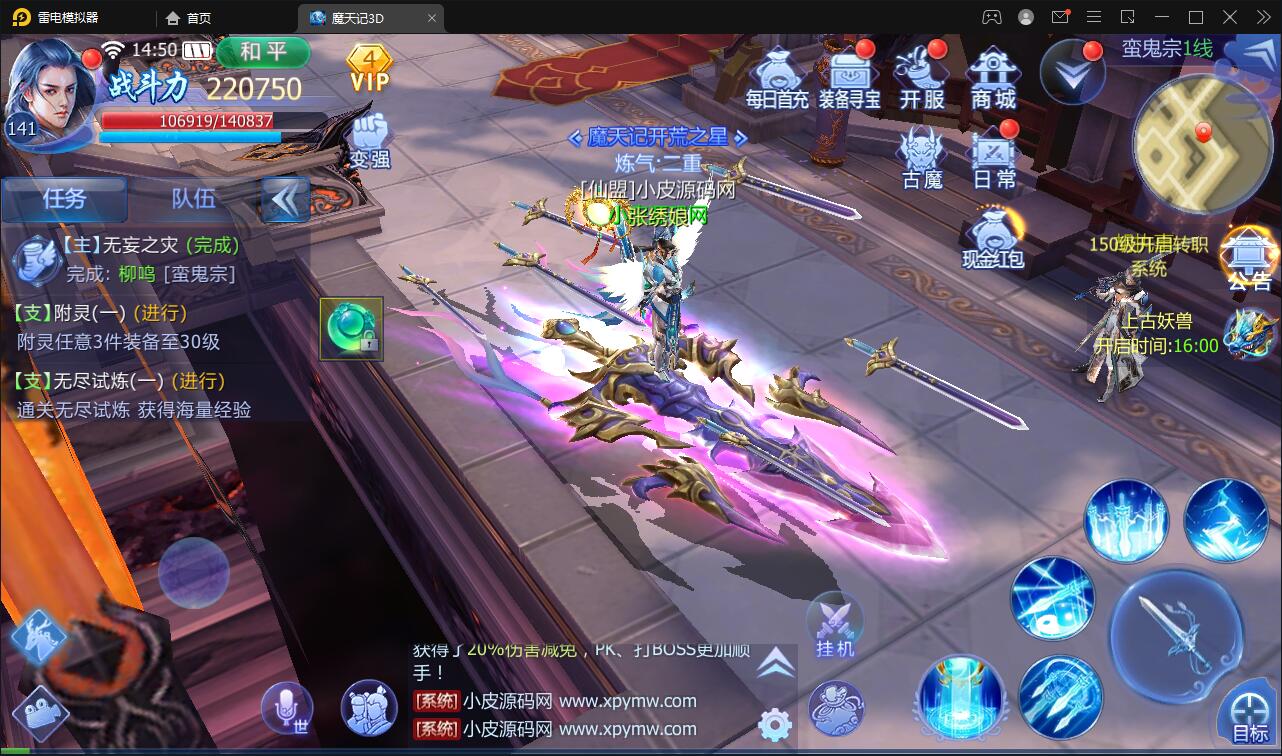This screenshot has width=1282, height=756.
Task: Toggle the 和平 peace PK mode
Action: click(x=263, y=54)
